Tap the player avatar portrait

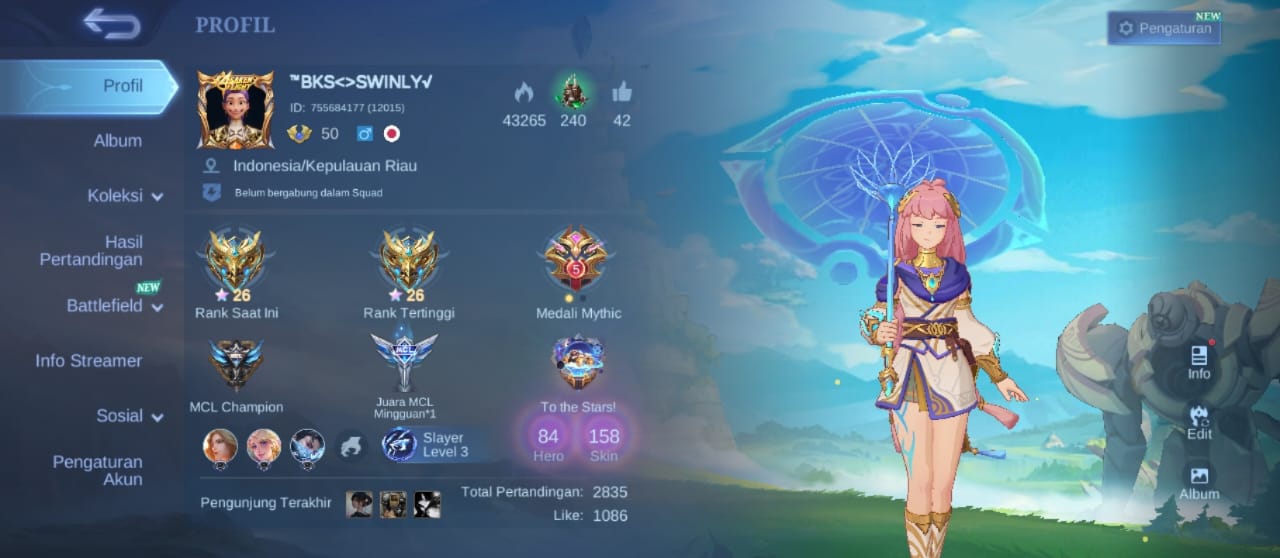235,110
